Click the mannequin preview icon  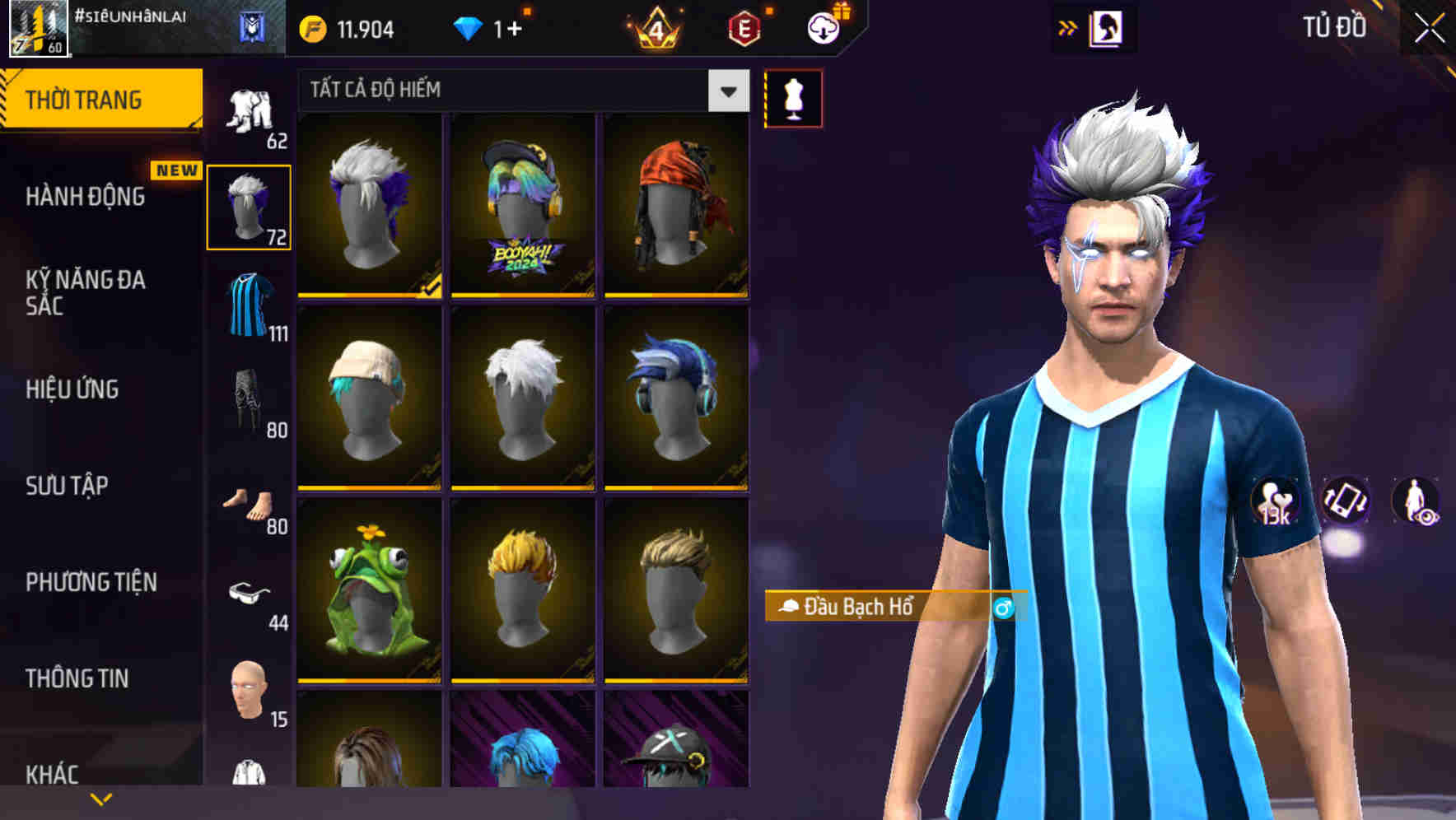[x=793, y=96]
